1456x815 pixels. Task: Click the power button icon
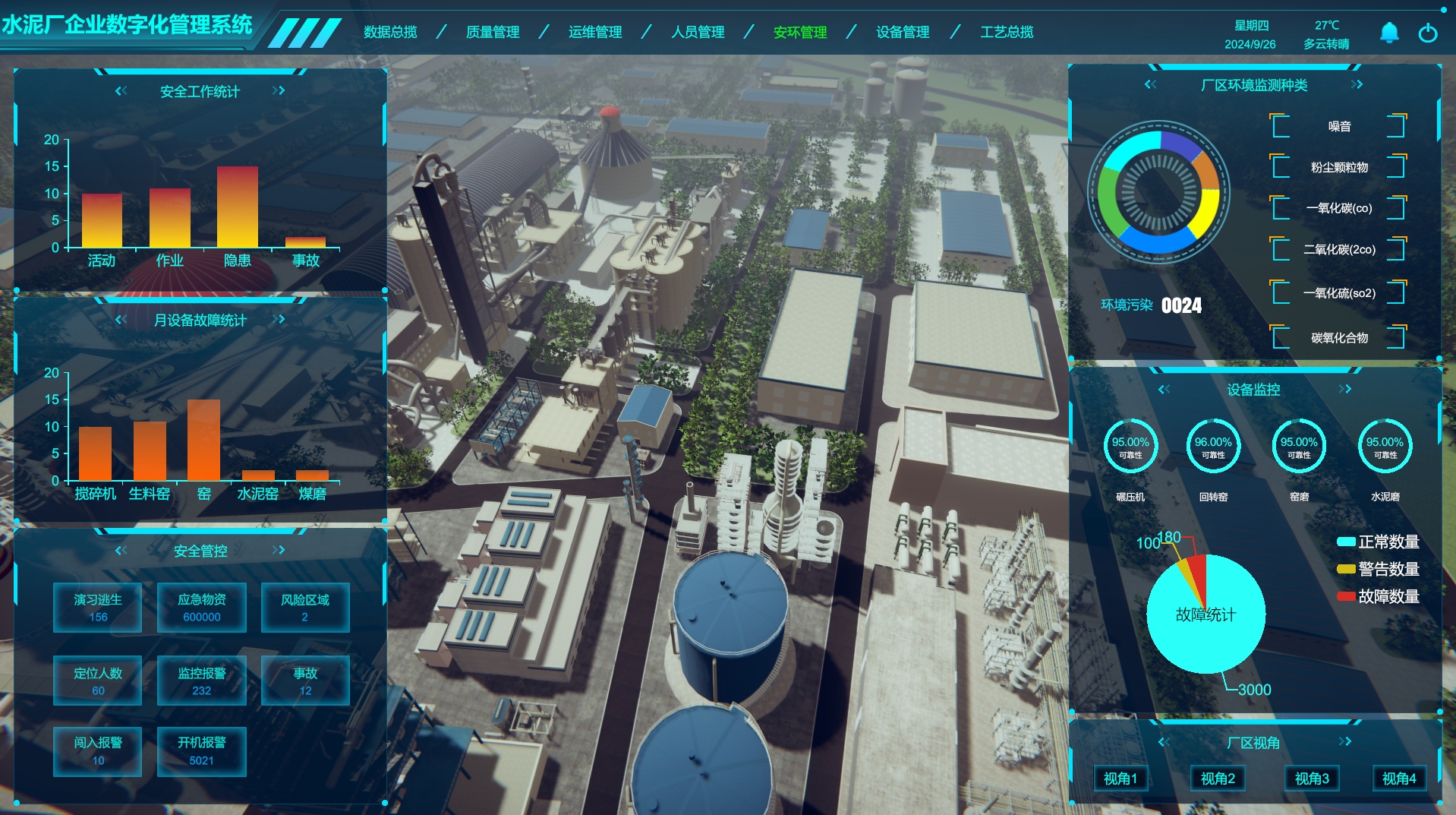(1428, 33)
